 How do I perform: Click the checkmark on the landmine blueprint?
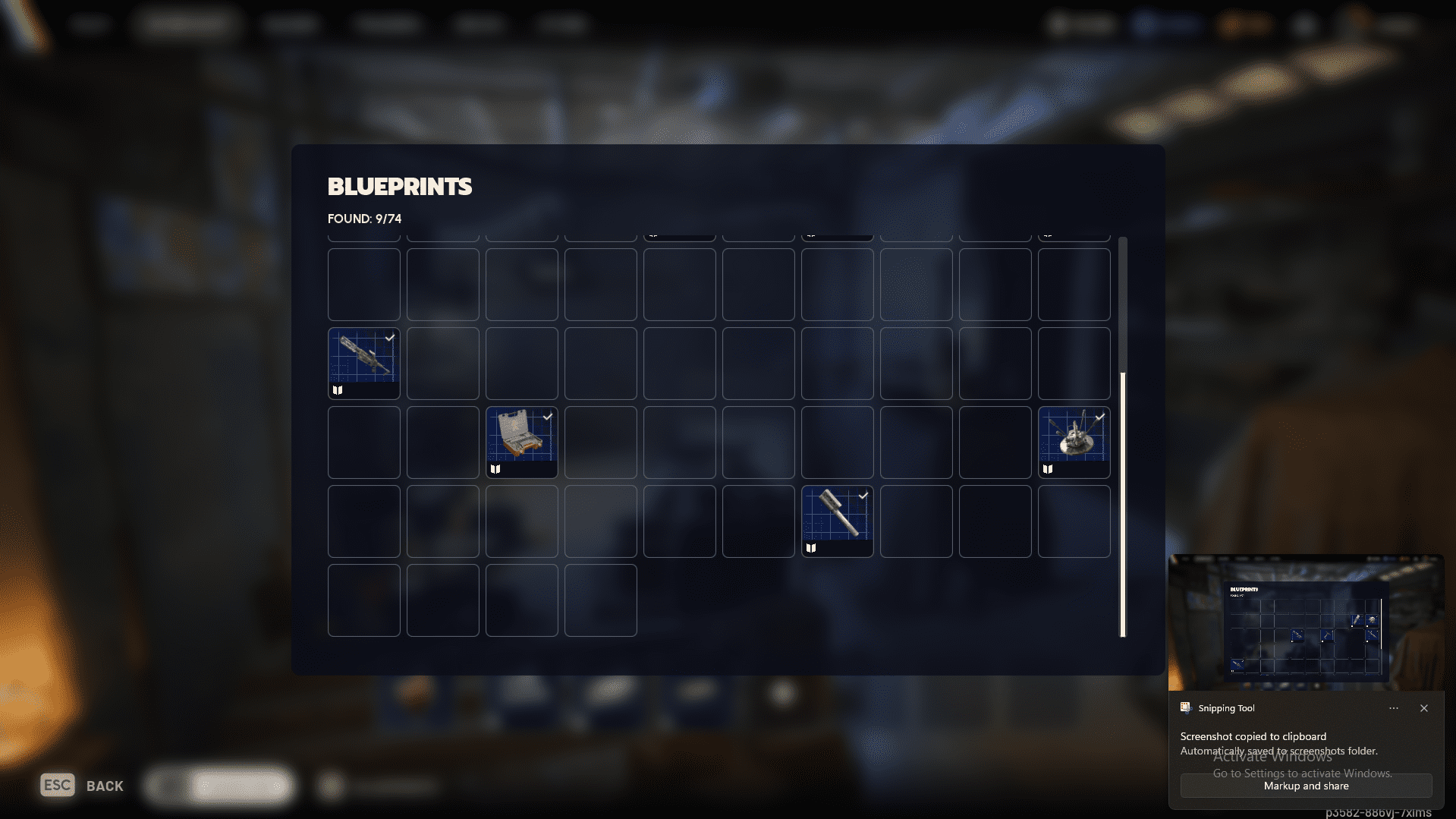(1099, 416)
